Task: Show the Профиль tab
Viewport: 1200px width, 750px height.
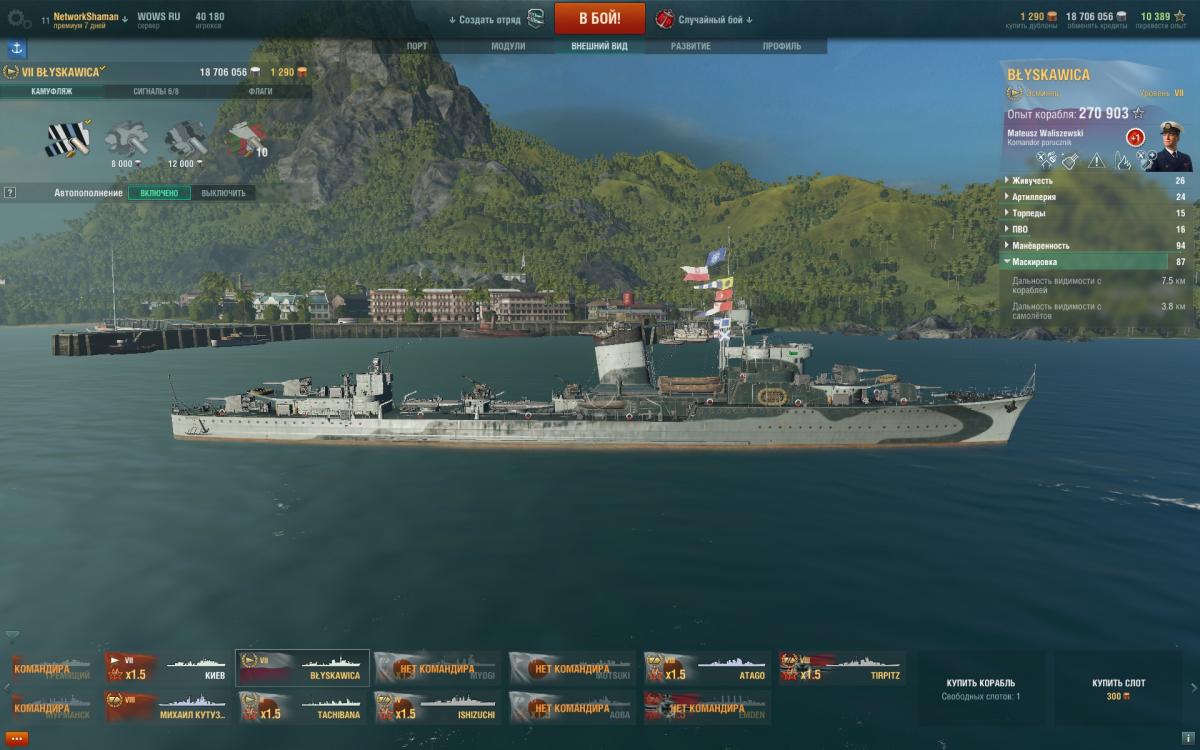Action: 781,46
